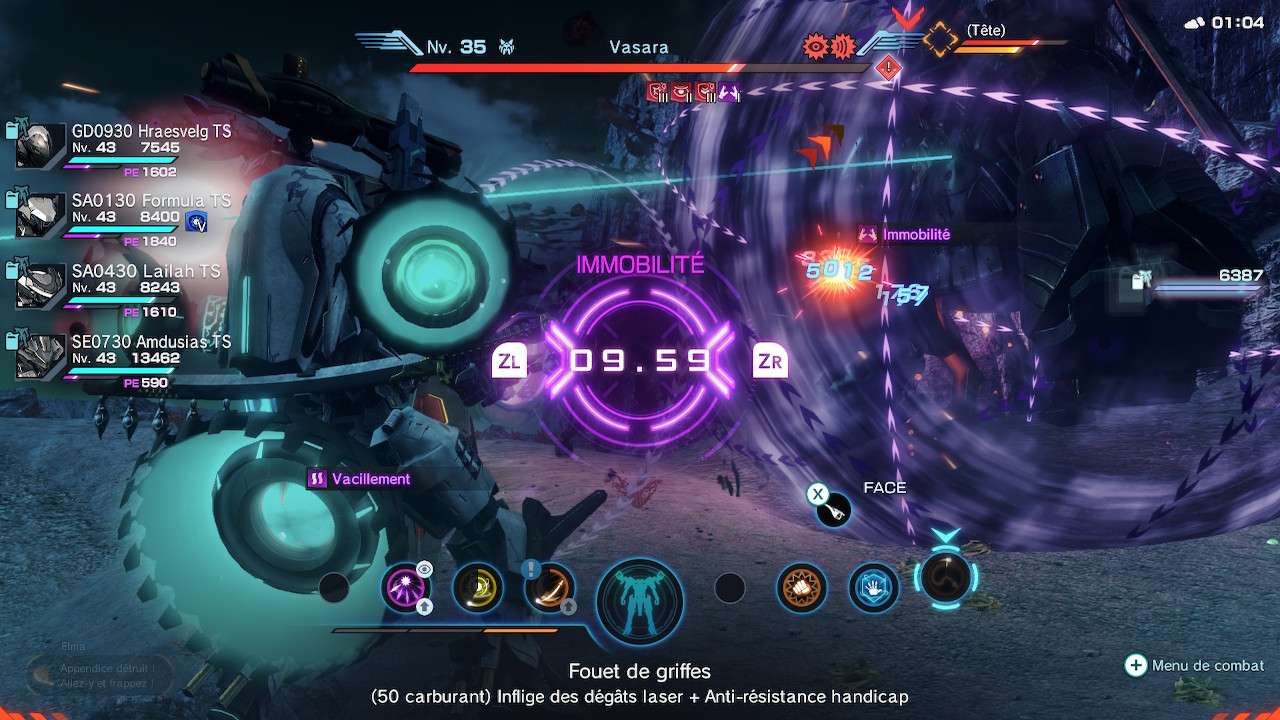This screenshot has width=1280, height=720.
Task: Click the Vacillement status tag
Action: tap(360, 479)
